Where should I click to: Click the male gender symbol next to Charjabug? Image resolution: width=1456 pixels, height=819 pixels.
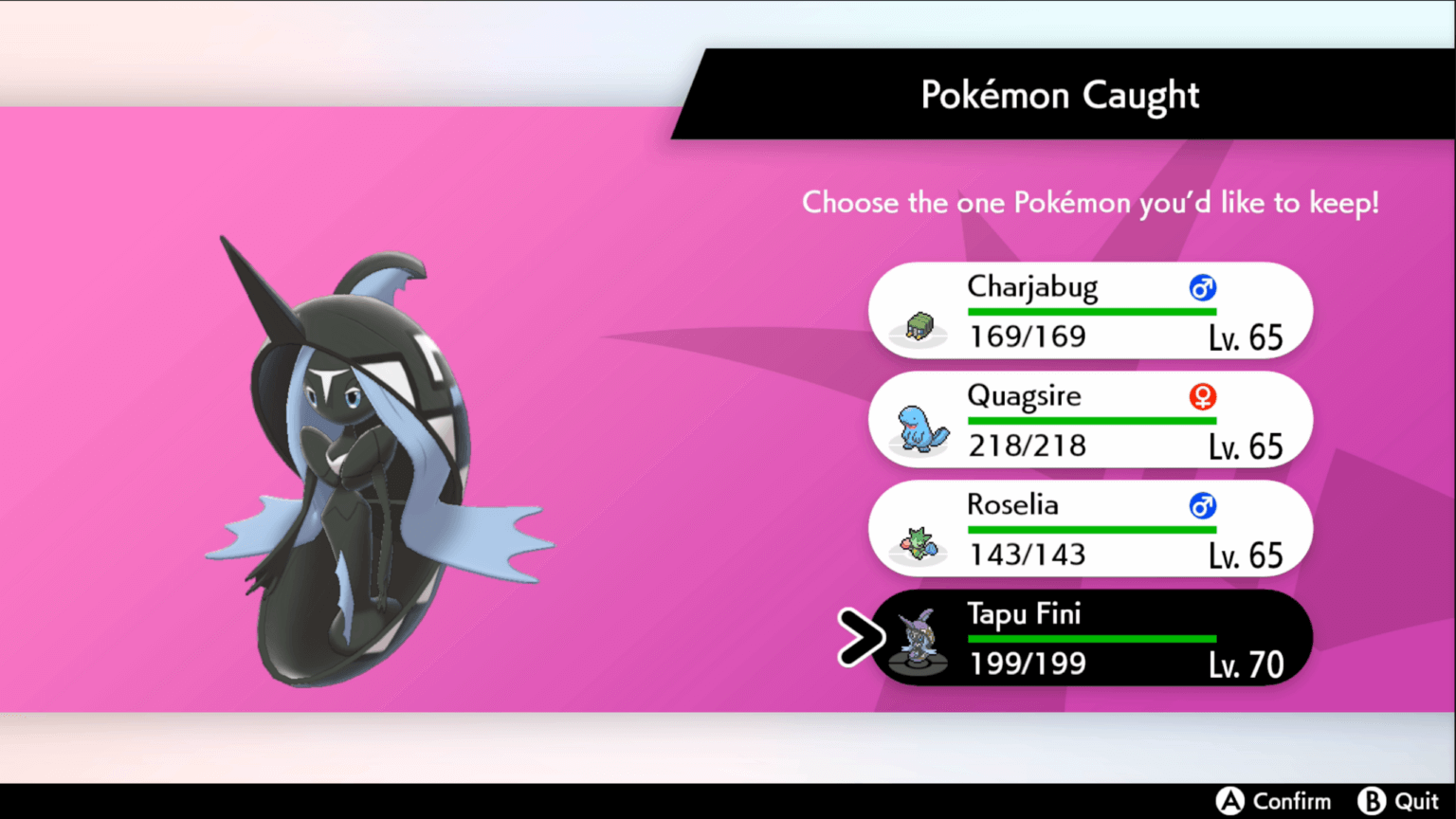coord(1202,287)
